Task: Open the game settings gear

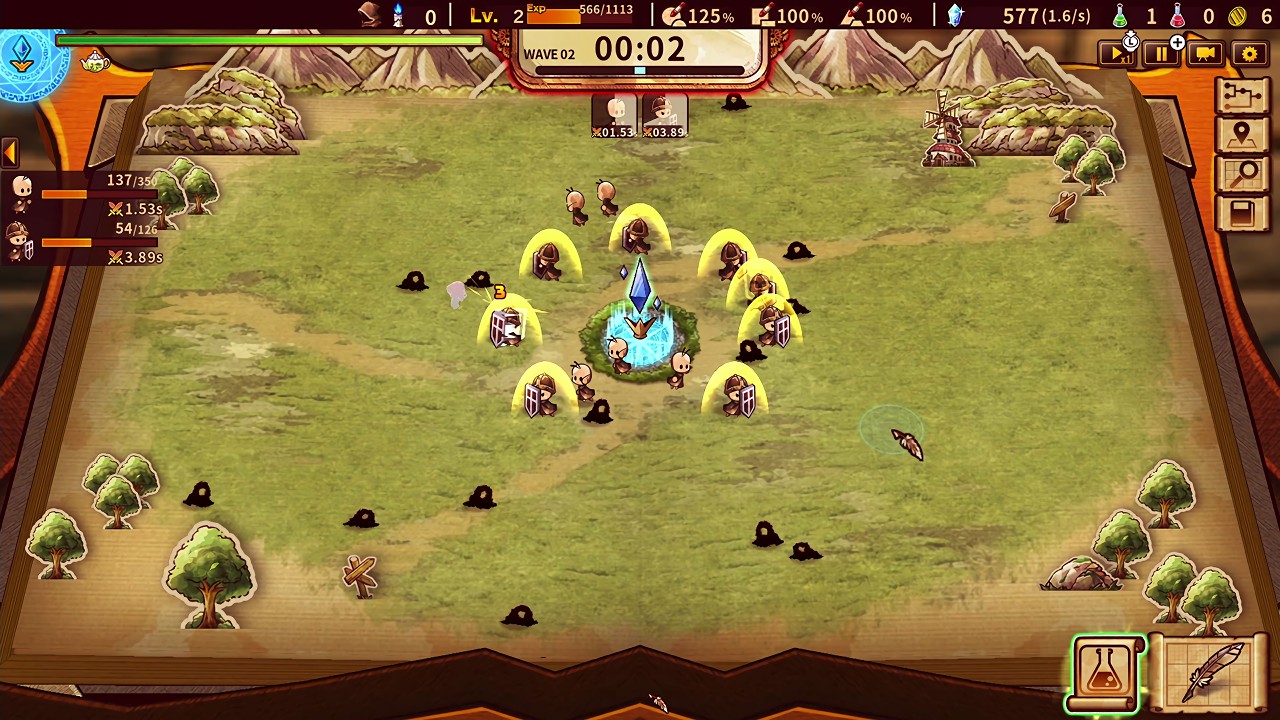Action: coord(1249,54)
